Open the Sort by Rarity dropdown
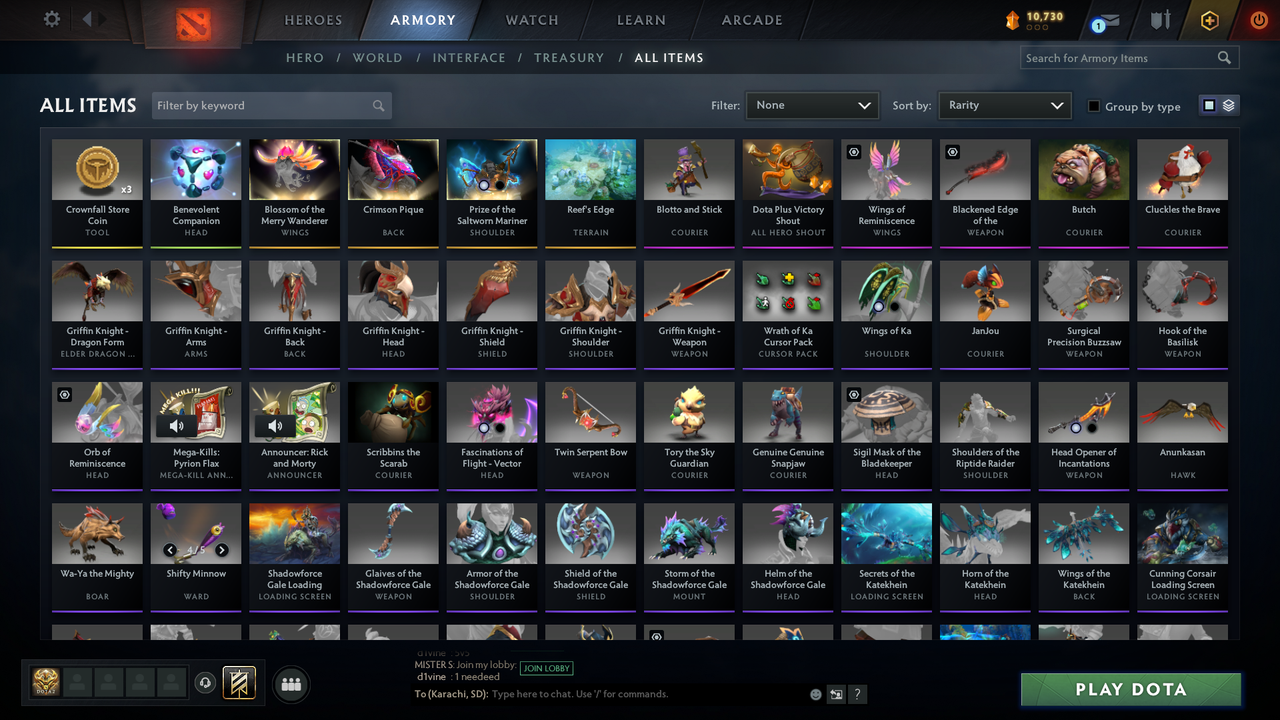This screenshot has height=720, width=1280. click(x=1004, y=104)
